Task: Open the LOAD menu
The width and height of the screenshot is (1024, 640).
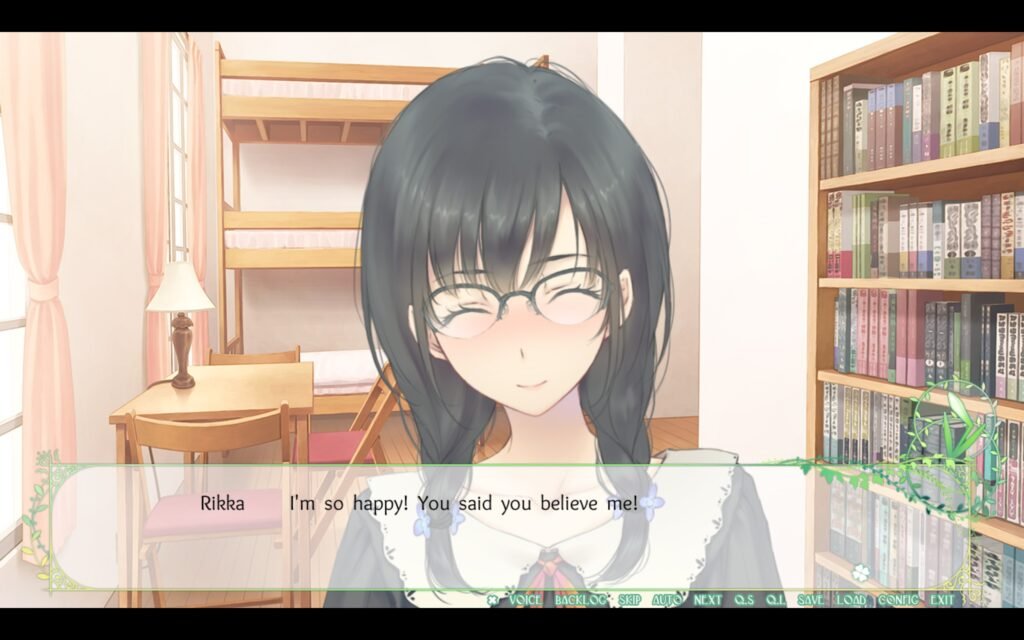Action: point(852,600)
